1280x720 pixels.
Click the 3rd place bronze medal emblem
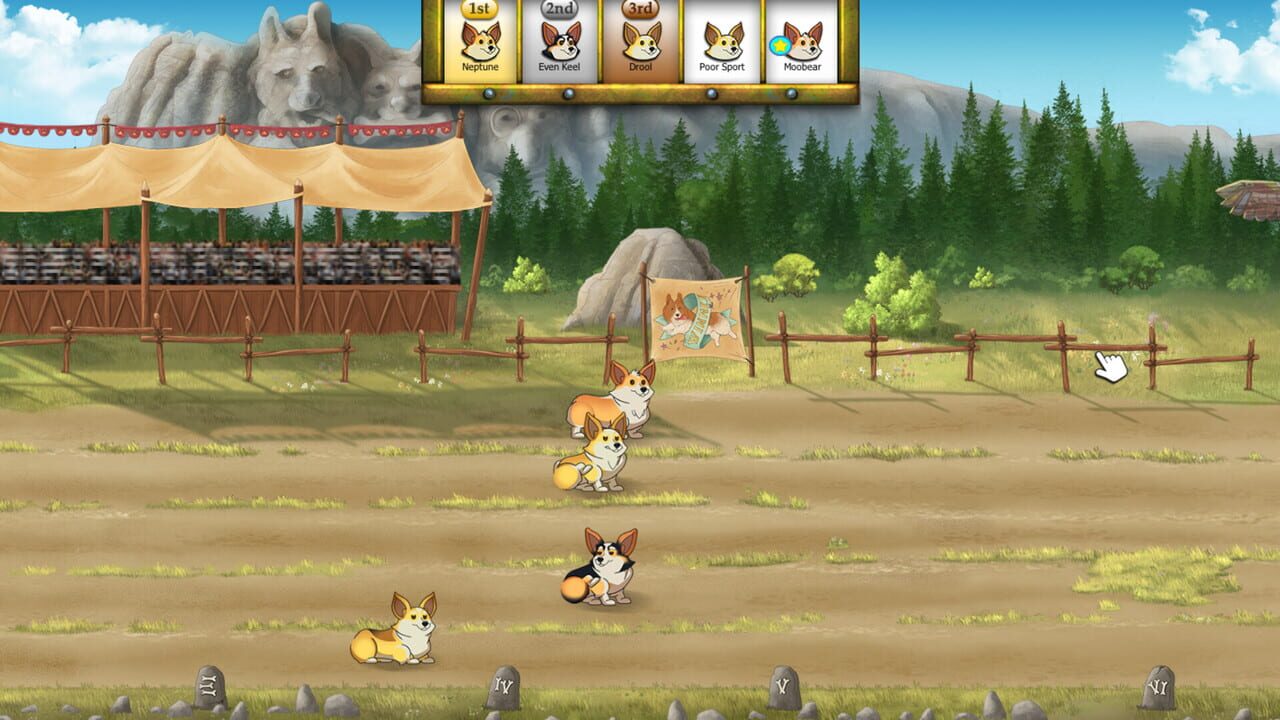(643, 11)
